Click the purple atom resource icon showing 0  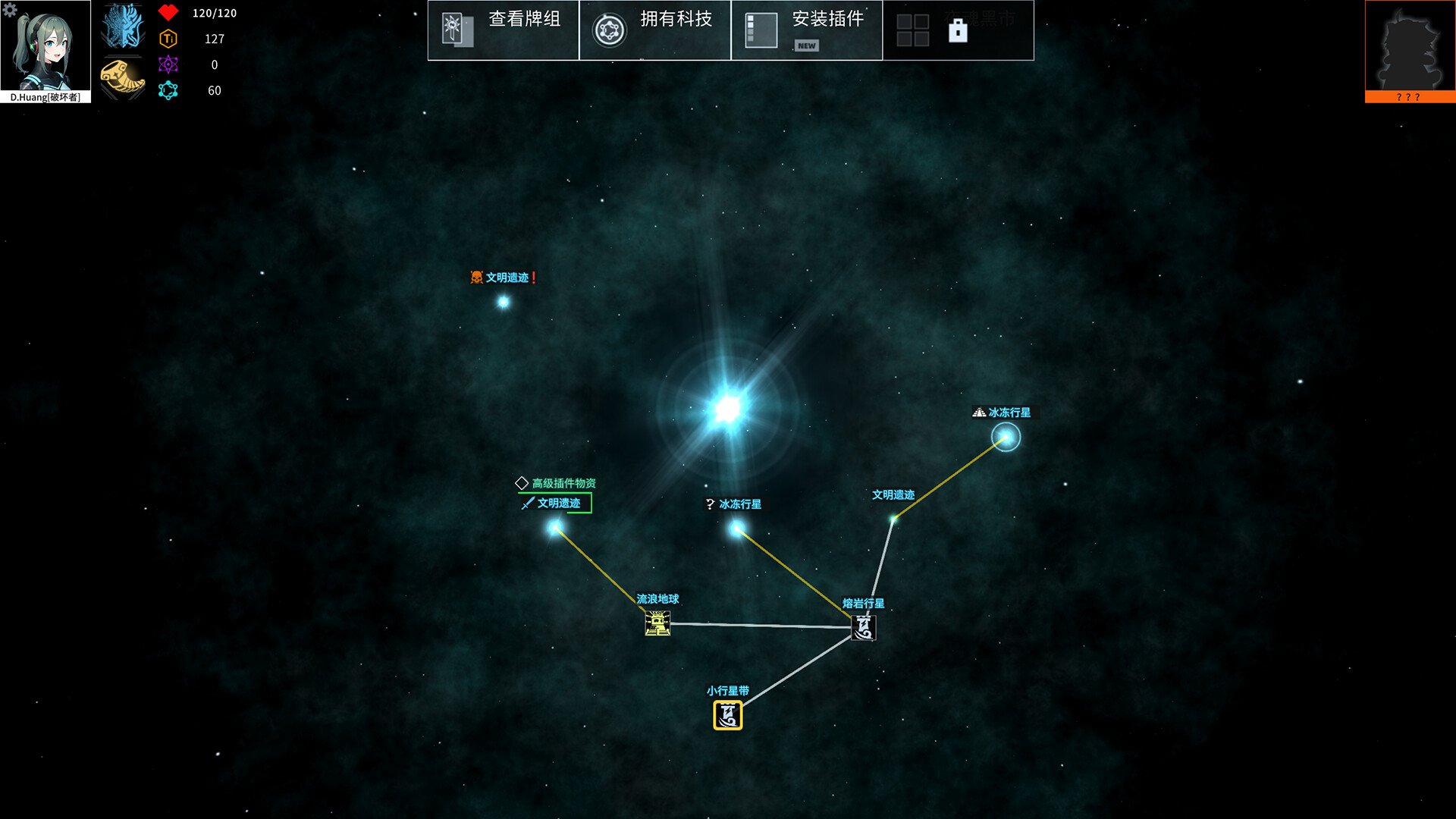pos(168,64)
